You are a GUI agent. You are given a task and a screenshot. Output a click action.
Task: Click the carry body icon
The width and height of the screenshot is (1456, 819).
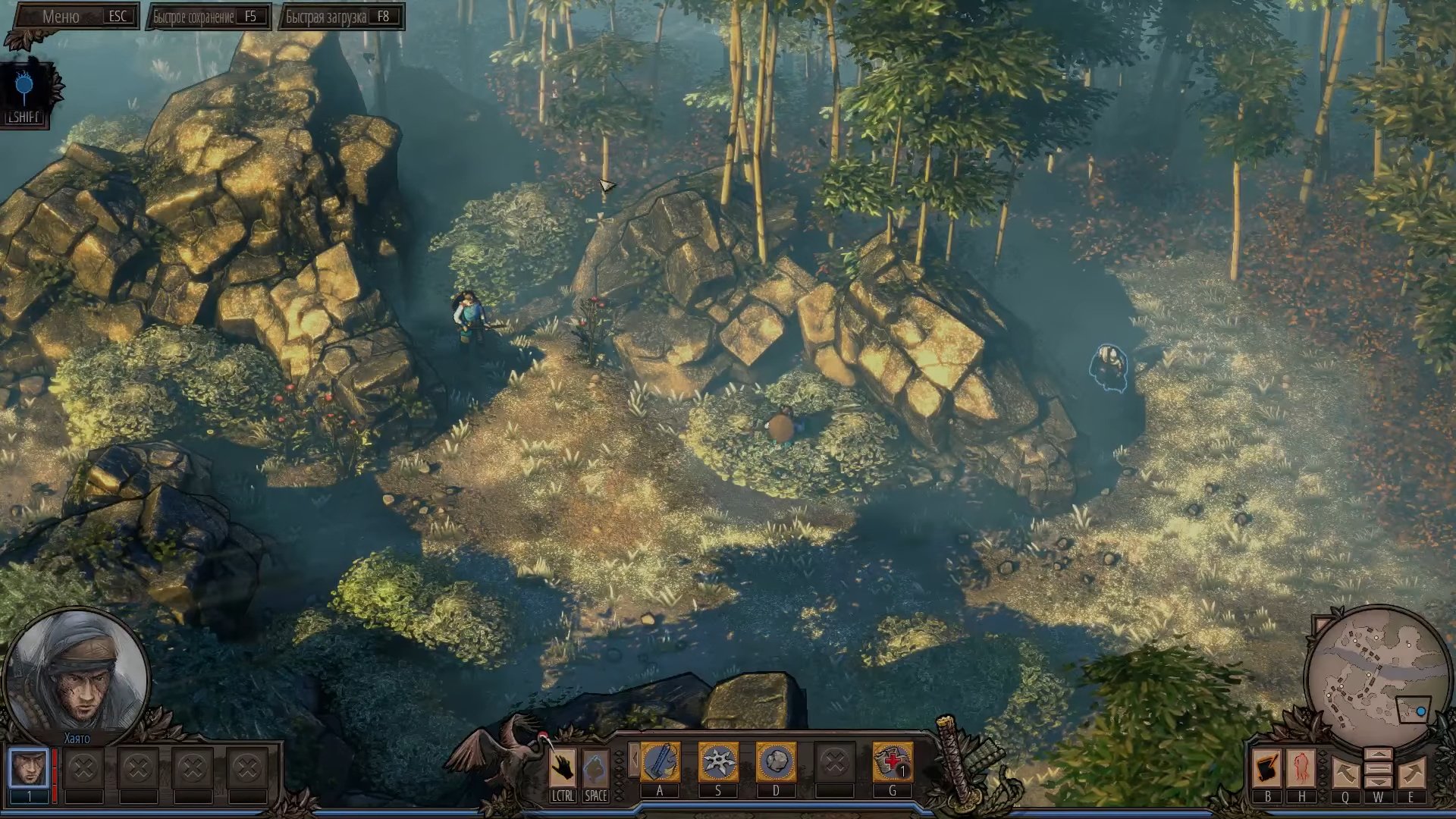click(x=595, y=768)
